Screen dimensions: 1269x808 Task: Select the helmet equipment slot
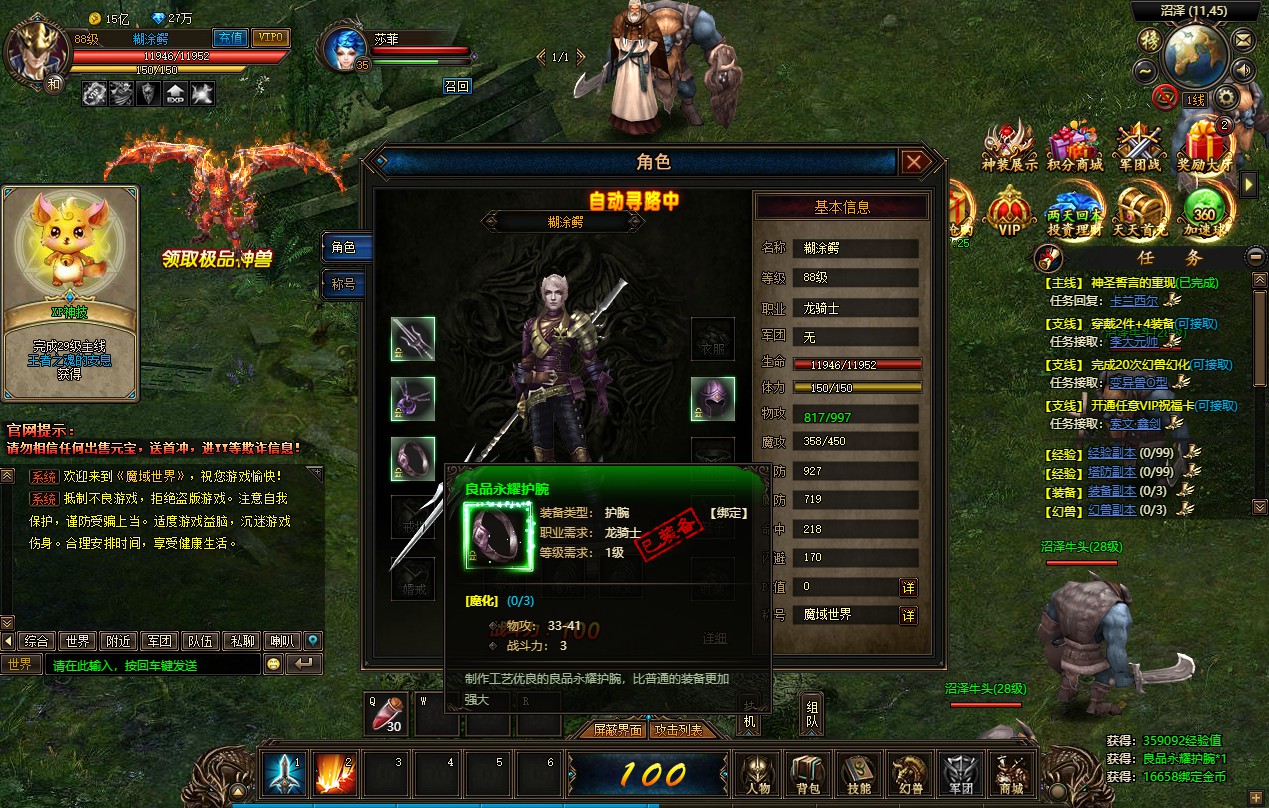pos(713,399)
